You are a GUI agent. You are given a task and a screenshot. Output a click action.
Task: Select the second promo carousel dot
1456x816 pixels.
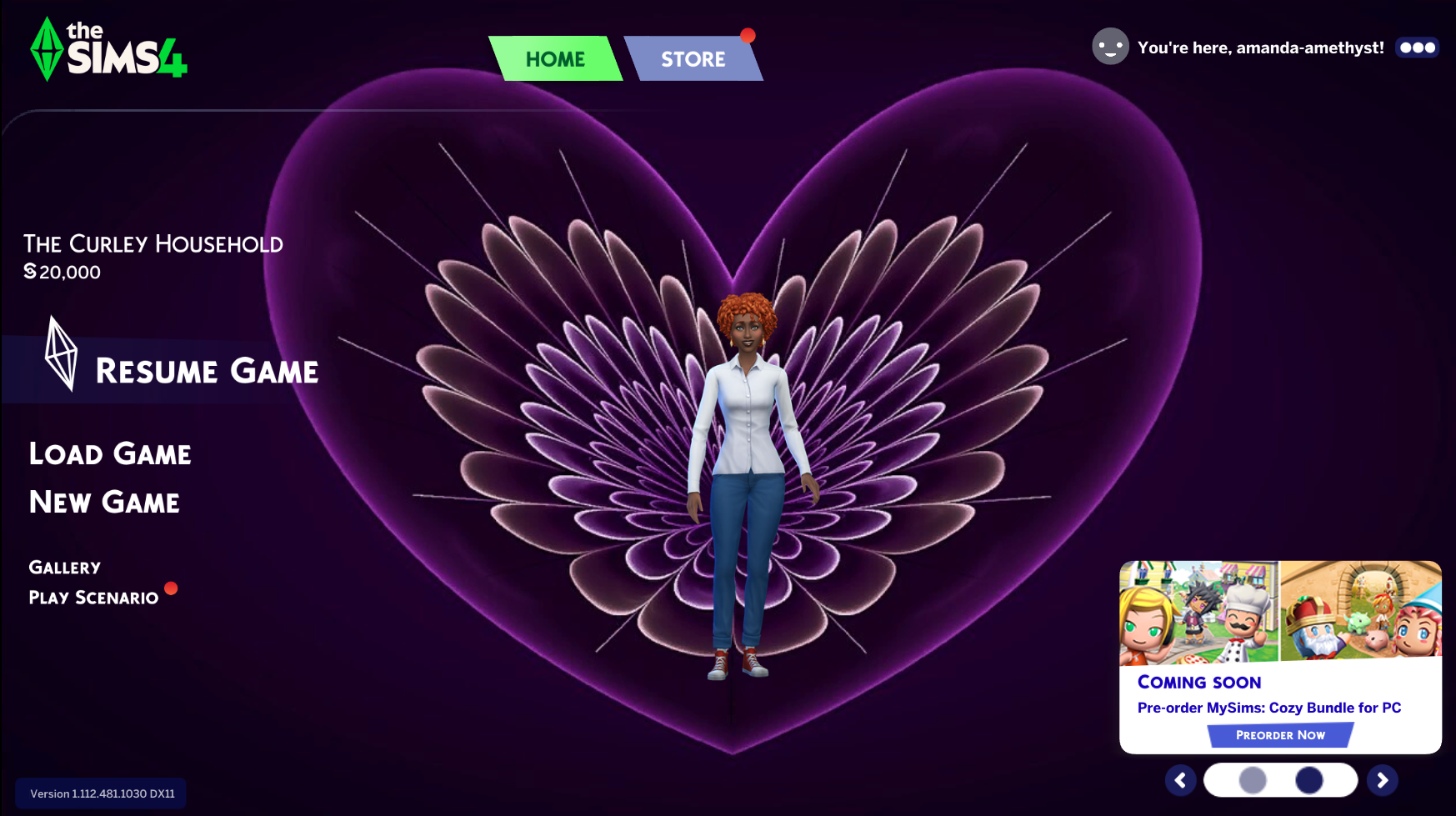(x=1308, y=780)
